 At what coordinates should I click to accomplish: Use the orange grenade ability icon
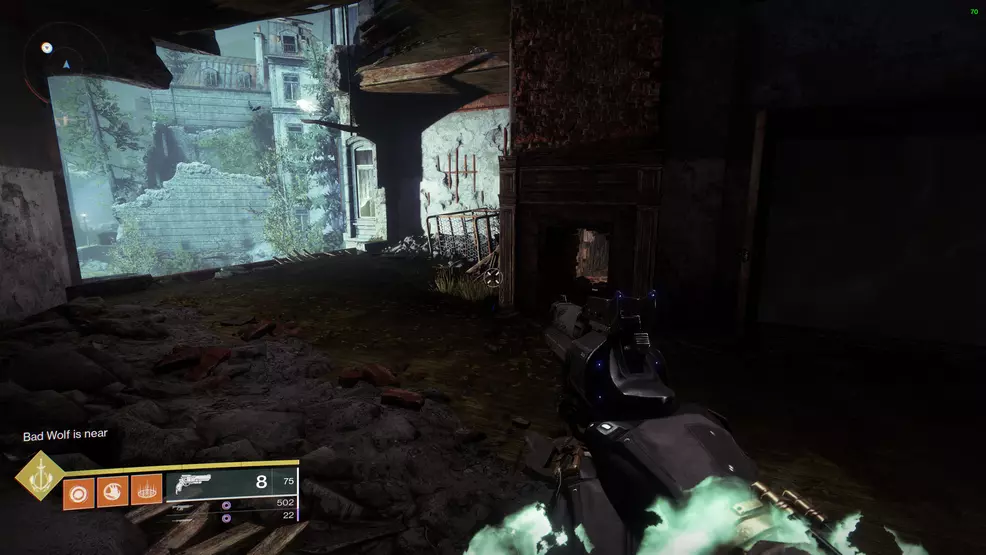pyautogui.click(x=78, y=491)
